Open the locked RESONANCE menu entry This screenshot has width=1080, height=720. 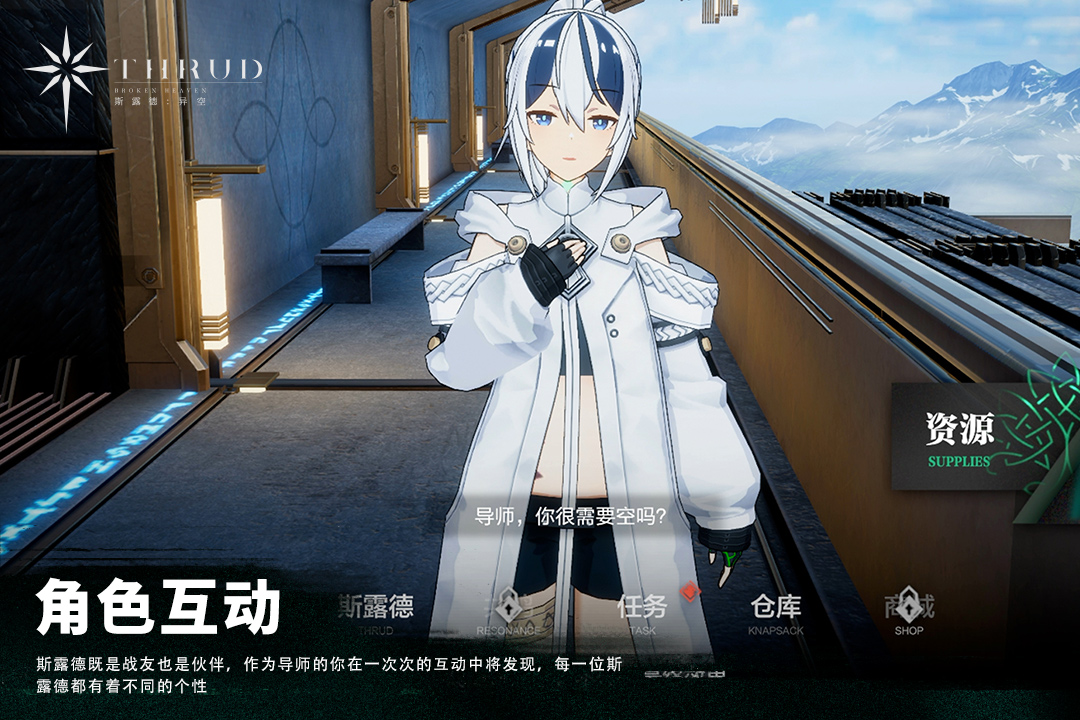click(x=506, y=612)
